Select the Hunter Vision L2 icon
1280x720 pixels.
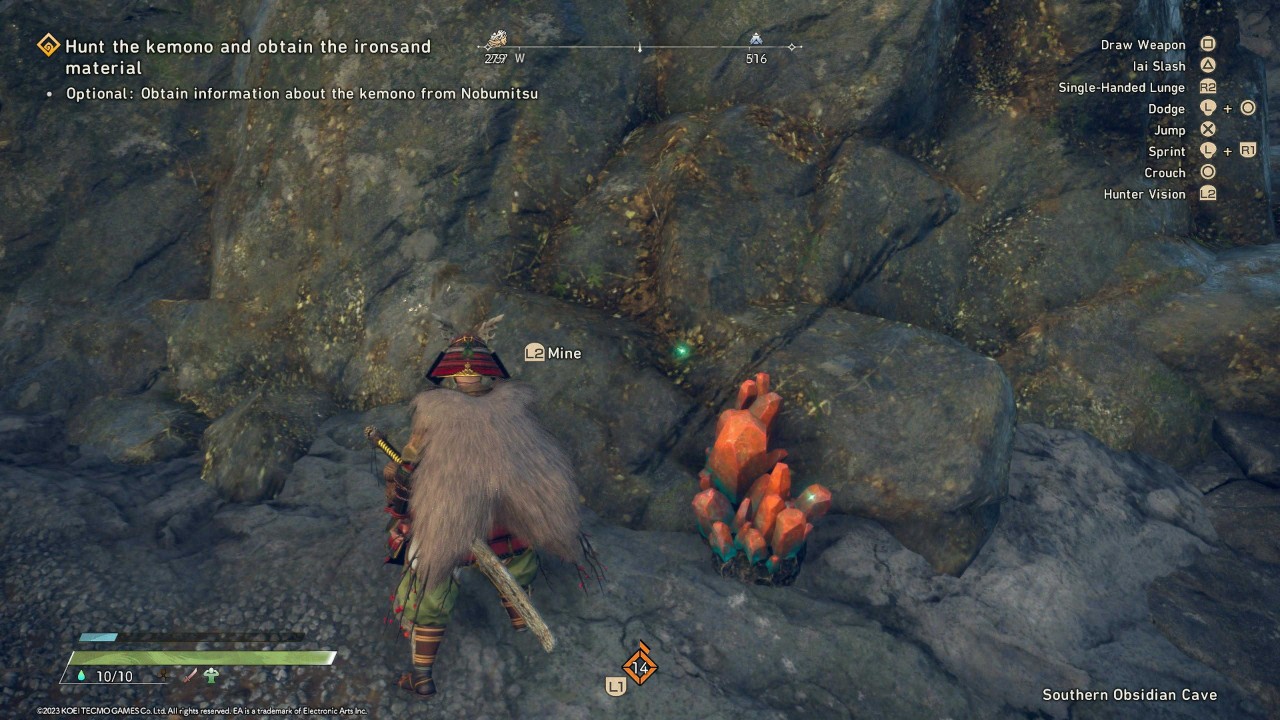pyautogui.click(x=1207, y=194)
